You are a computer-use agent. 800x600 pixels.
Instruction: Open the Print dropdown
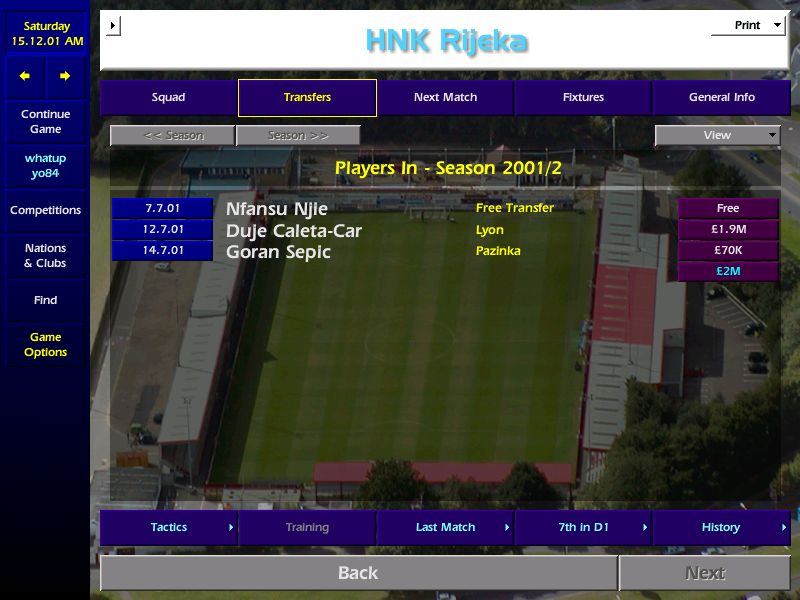(x=748, y=26)
